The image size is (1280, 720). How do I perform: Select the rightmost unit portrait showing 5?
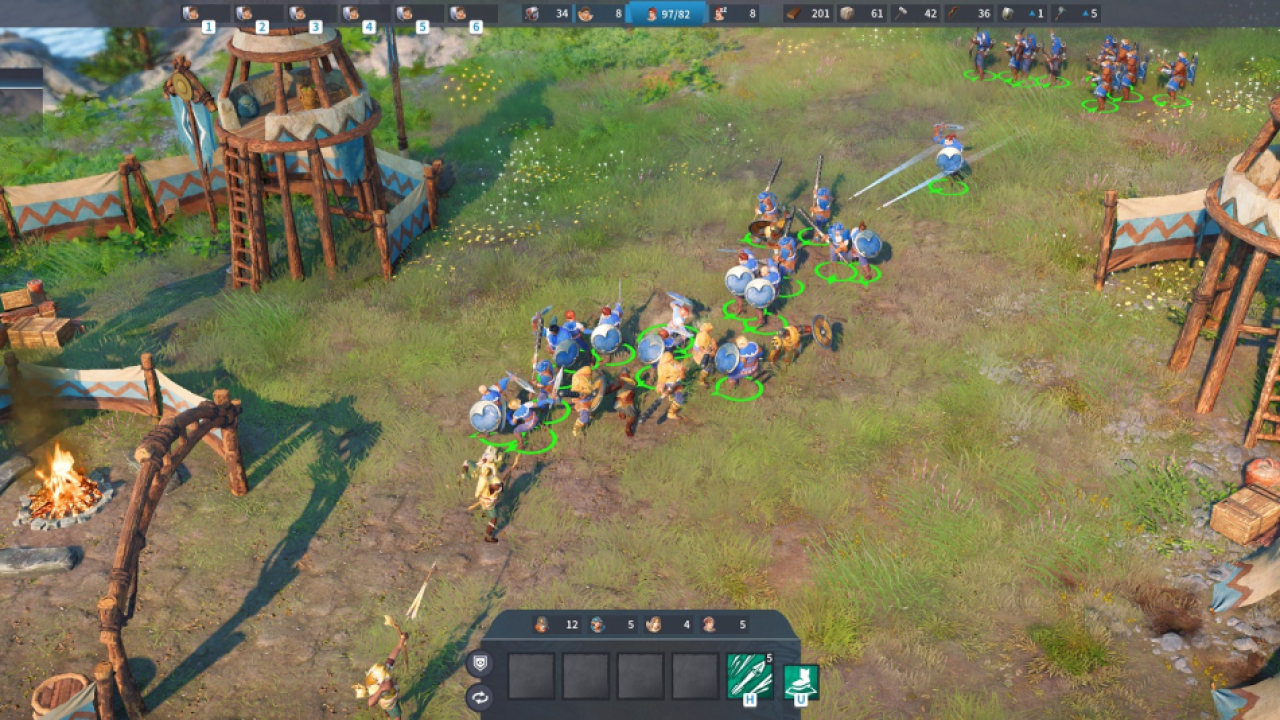[727, 624]
